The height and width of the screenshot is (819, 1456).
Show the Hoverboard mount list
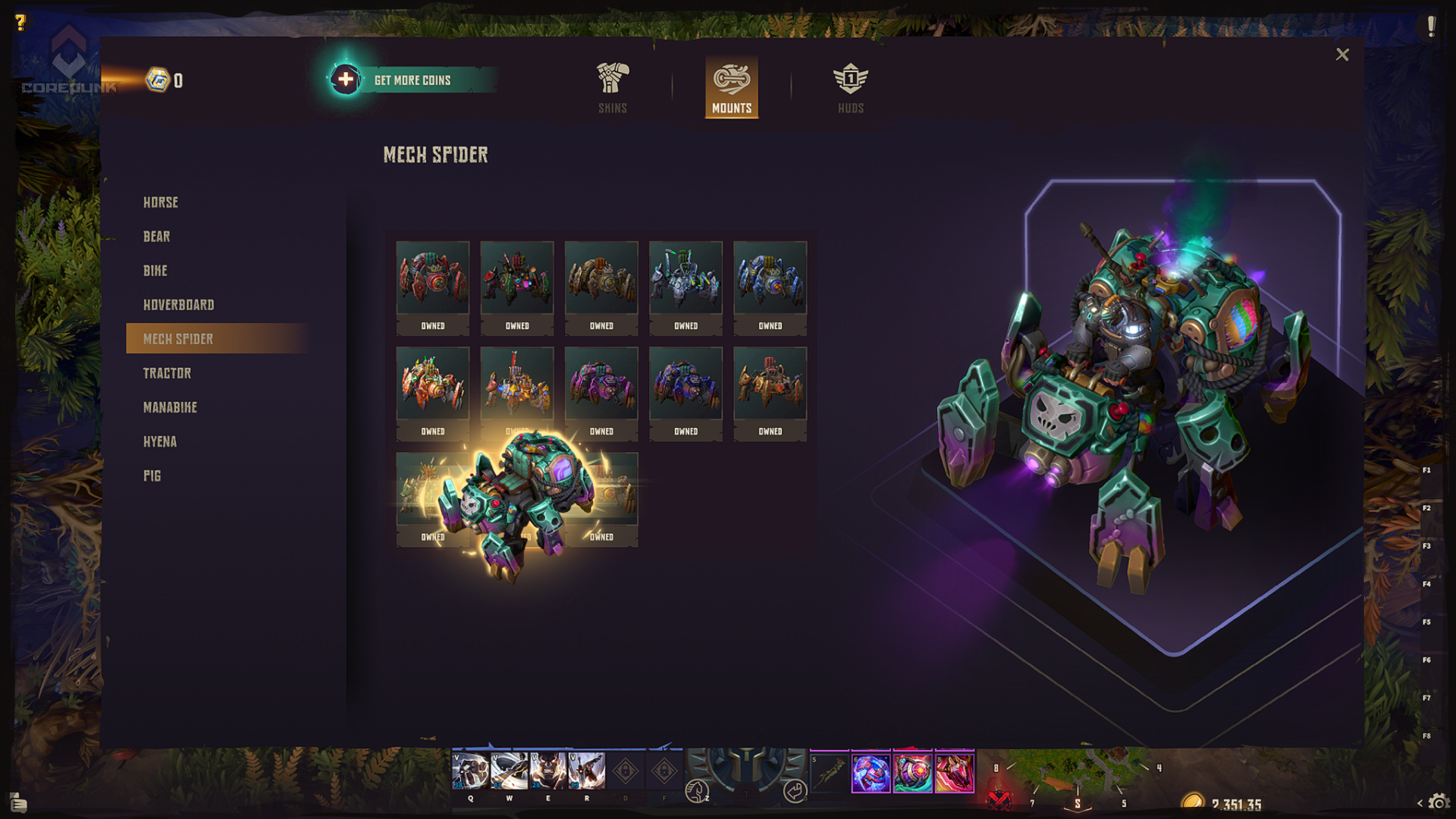click(x=179, y=305)
